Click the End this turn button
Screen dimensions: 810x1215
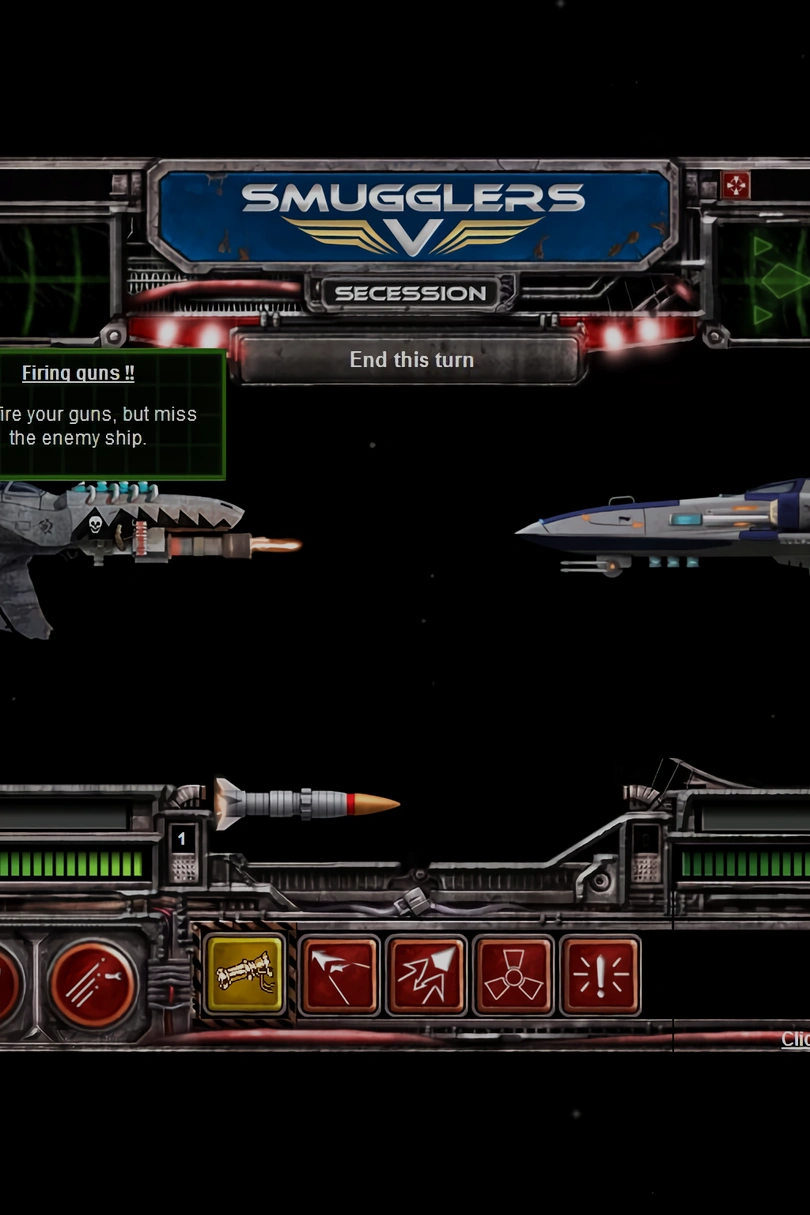(411, 360)
